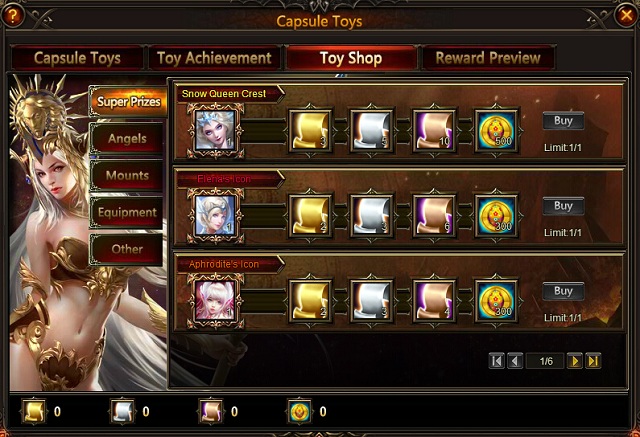The image size is (640, 437).
Task: Jump to the first shop page
Action: point(496,361)
